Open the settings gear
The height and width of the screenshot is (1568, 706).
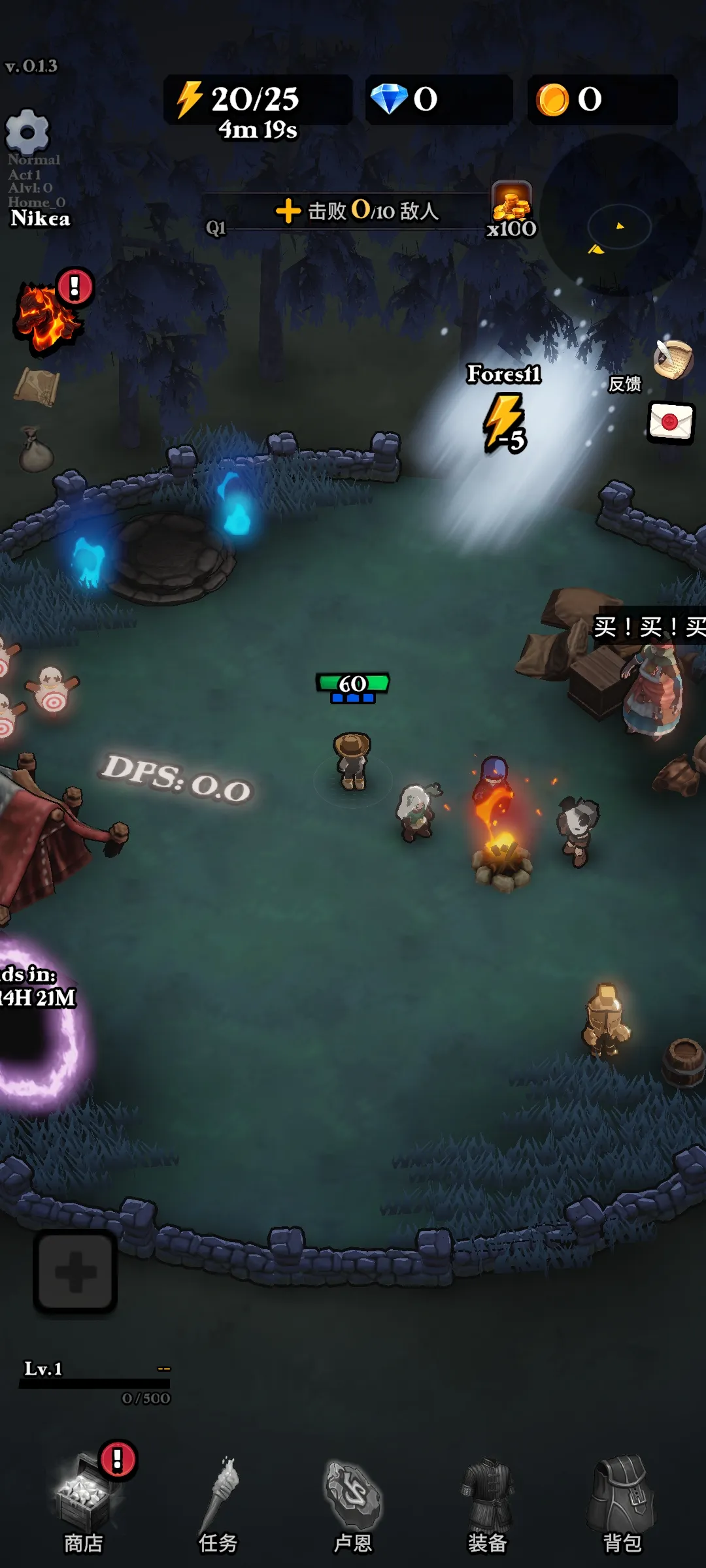pos(27,131)
